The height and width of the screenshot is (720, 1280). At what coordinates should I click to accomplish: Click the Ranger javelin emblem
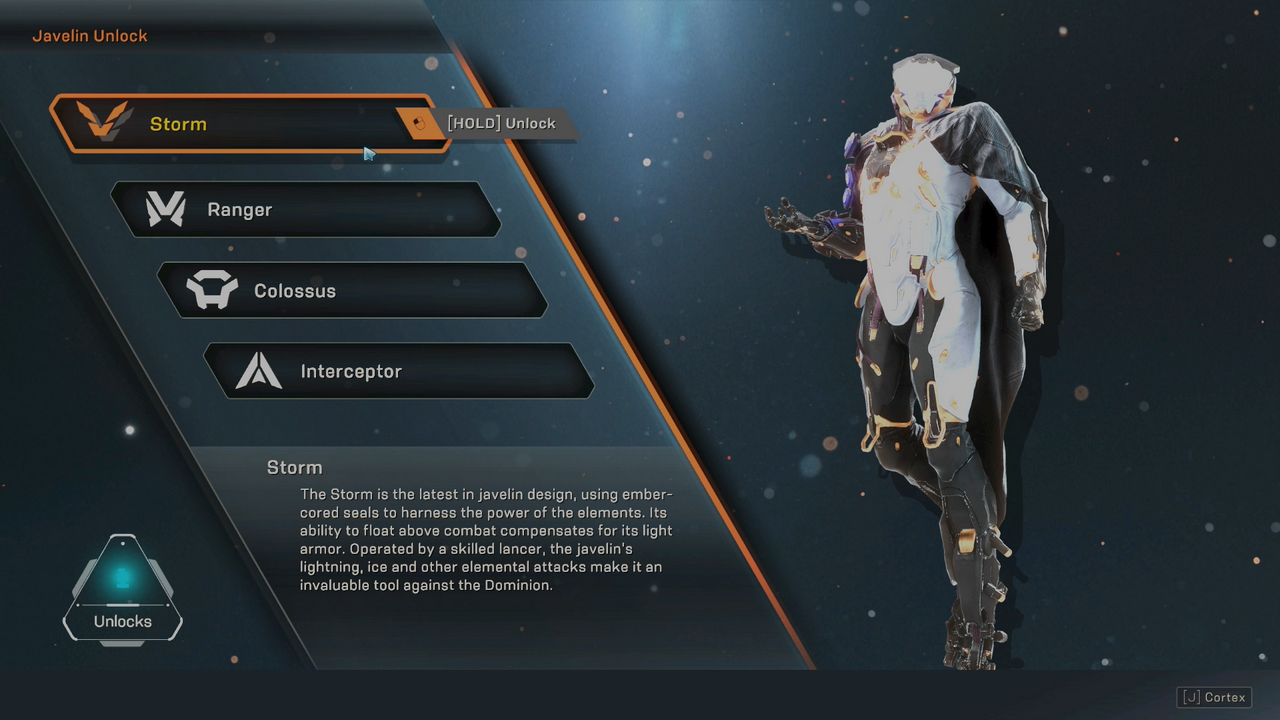tap(166, 209)
